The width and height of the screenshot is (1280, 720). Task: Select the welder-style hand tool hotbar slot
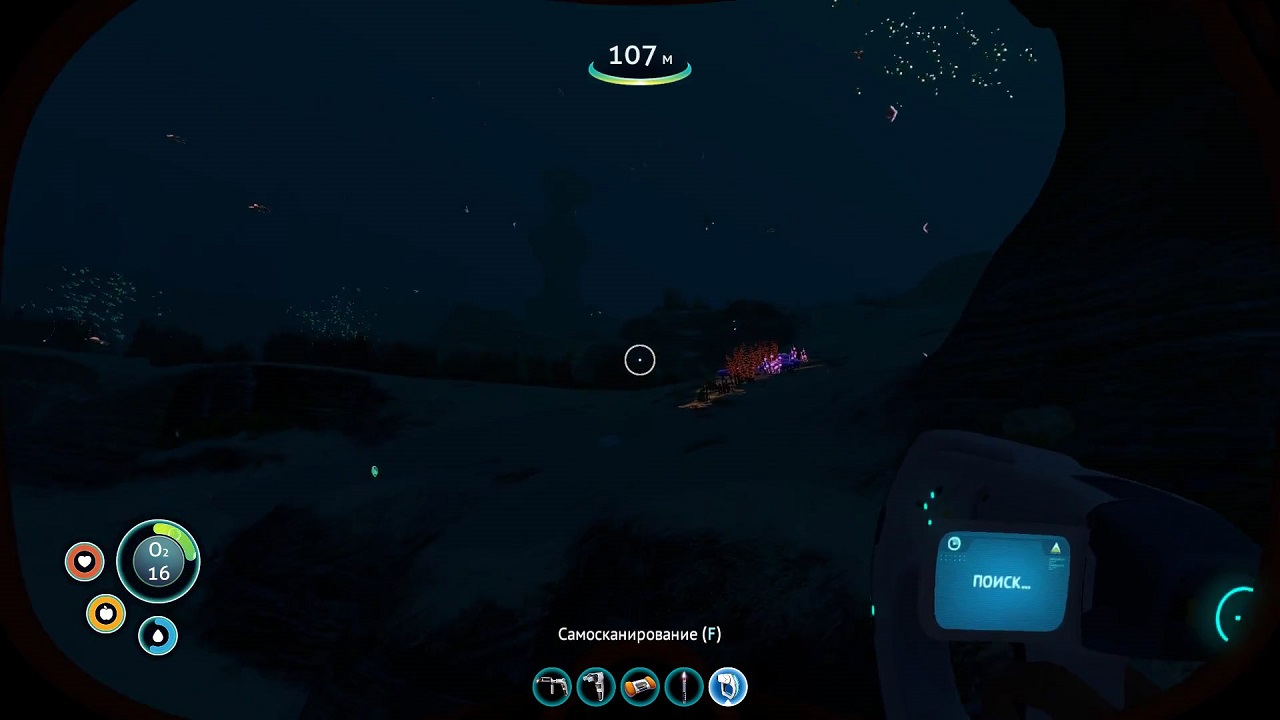coord(552,687)
